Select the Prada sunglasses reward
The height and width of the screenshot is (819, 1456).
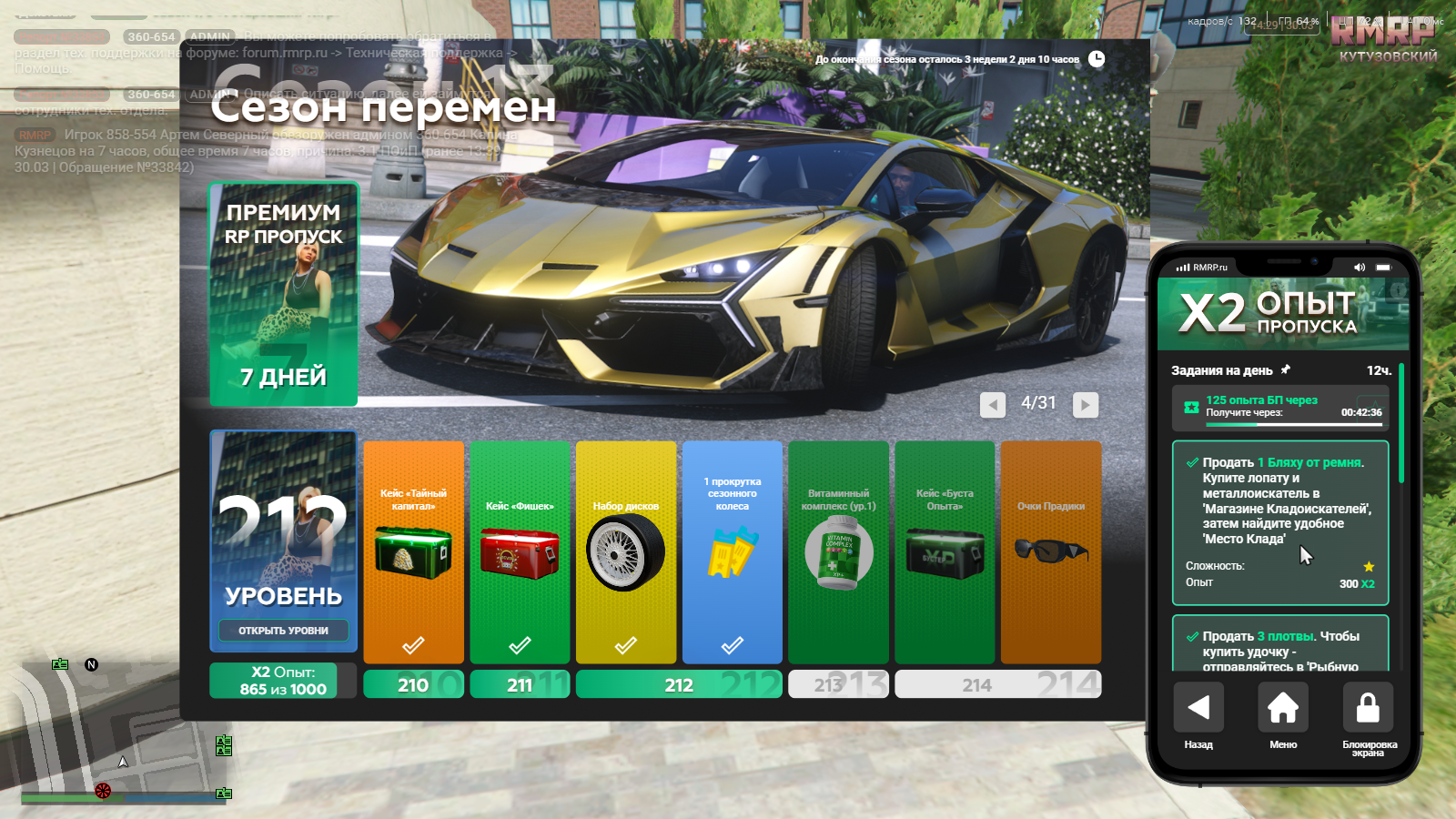coord(1051,551)
